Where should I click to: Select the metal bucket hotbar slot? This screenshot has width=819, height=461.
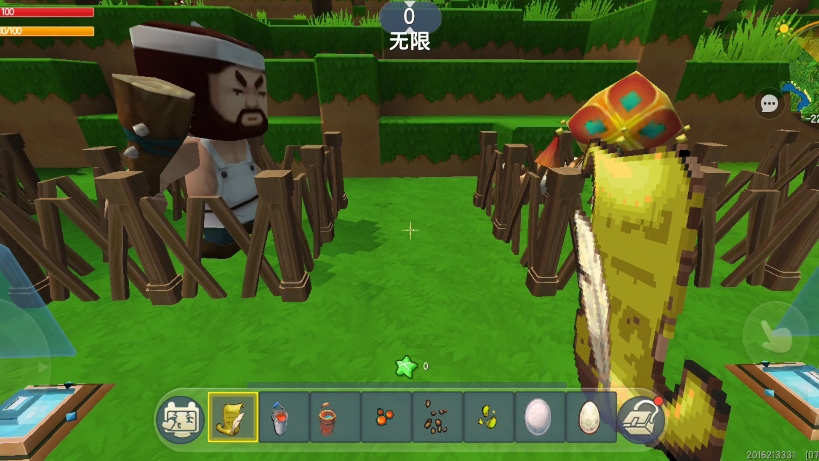pyautogui.click(x=284, y=417)
